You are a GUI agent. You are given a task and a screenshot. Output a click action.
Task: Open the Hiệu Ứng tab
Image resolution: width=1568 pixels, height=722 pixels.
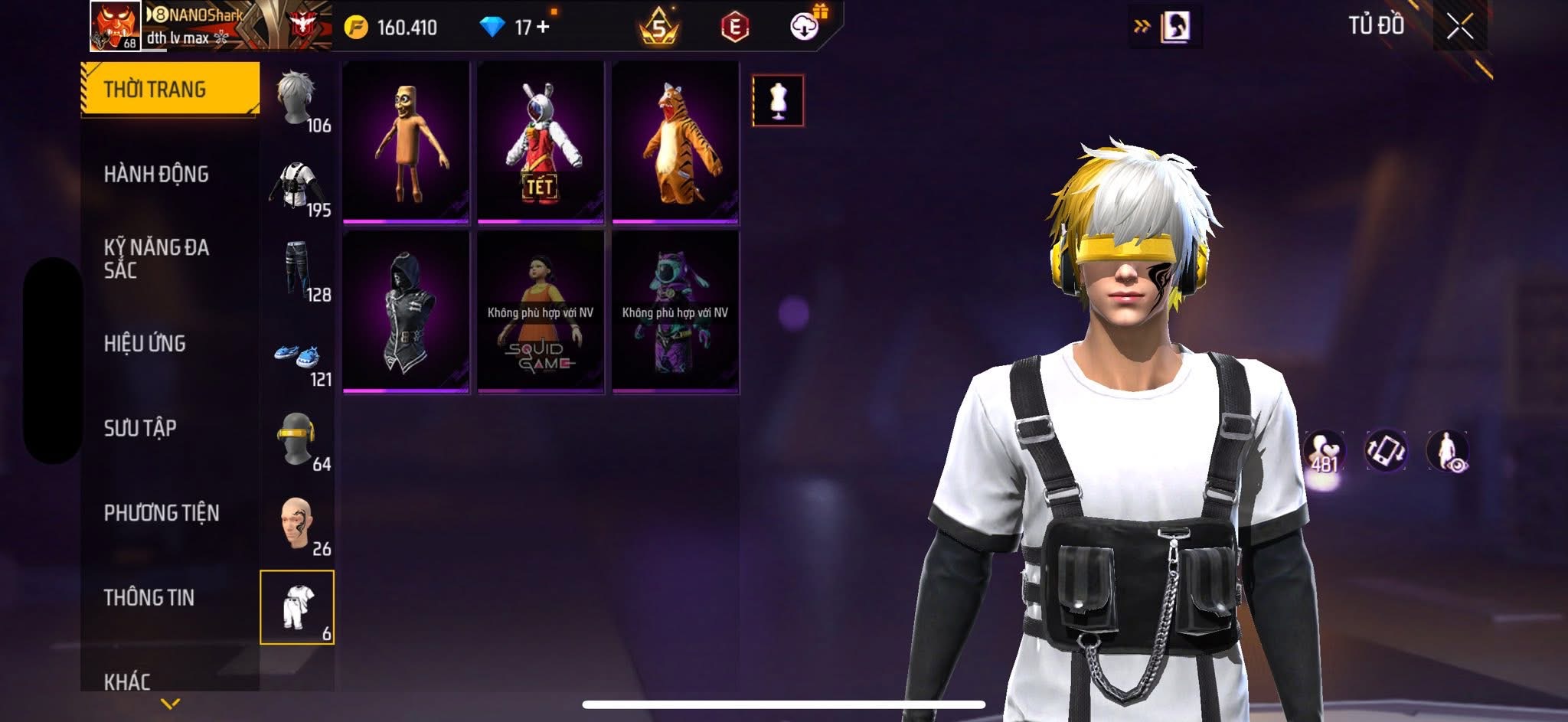(x=145, y=343)
